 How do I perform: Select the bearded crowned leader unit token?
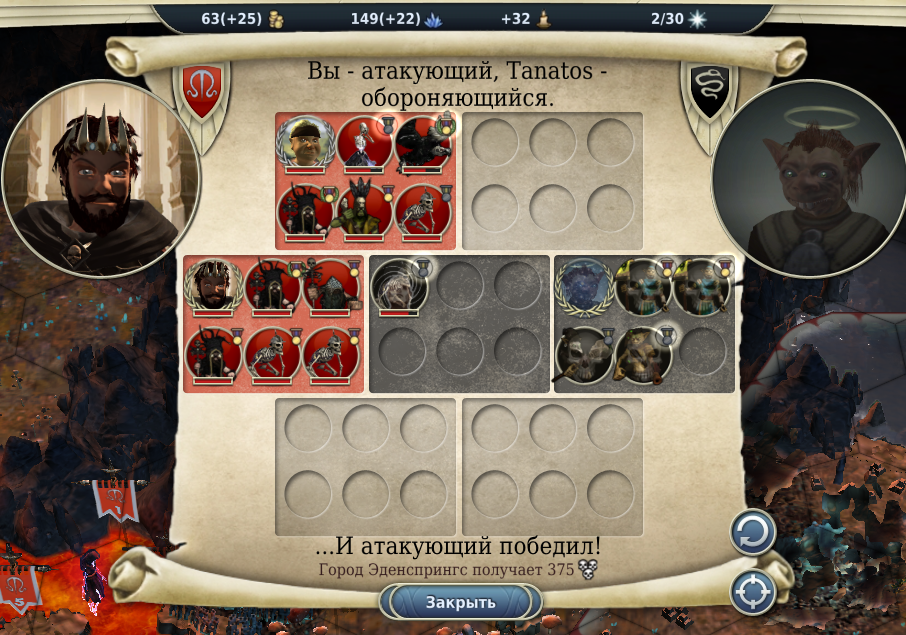click(212, 286)
